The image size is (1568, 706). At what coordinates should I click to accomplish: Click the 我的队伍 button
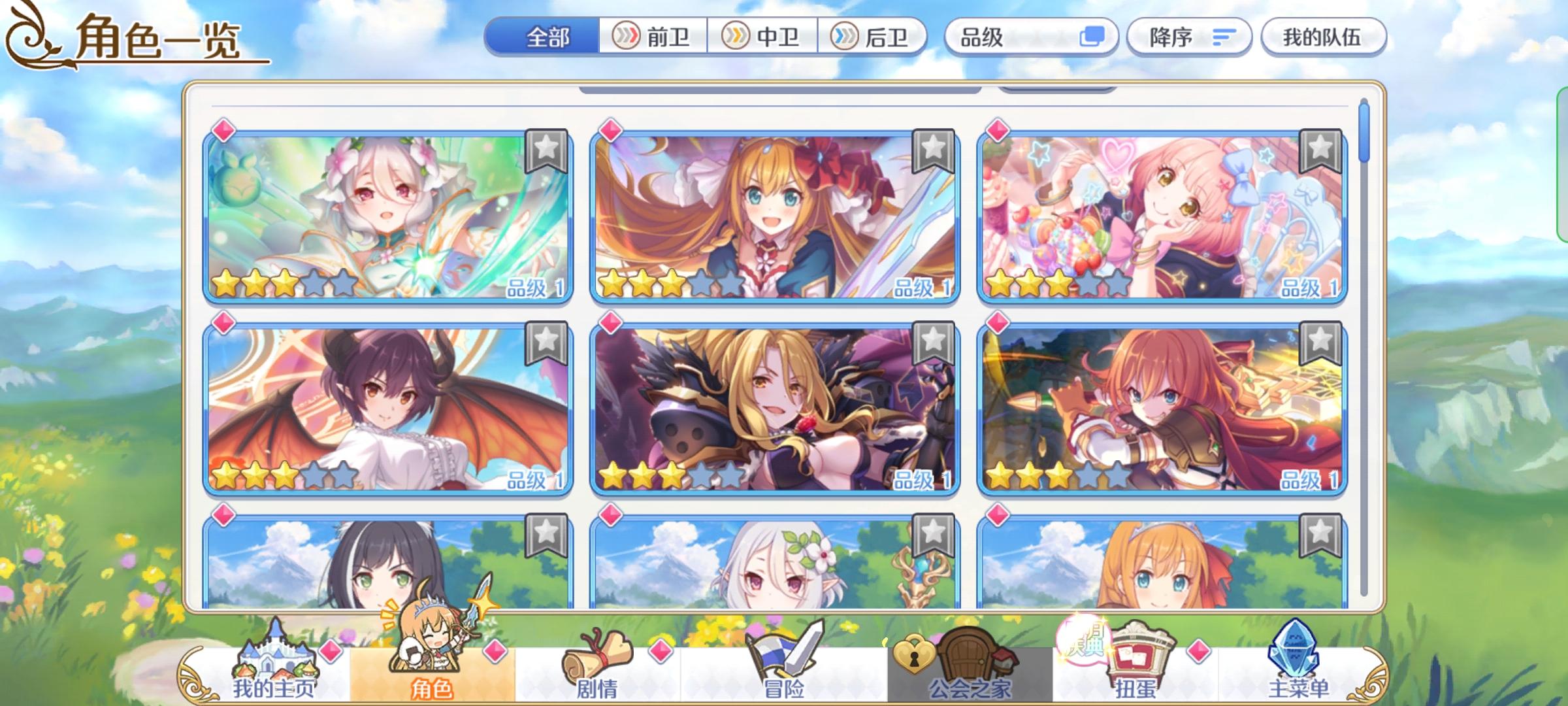click(1321, 37)
